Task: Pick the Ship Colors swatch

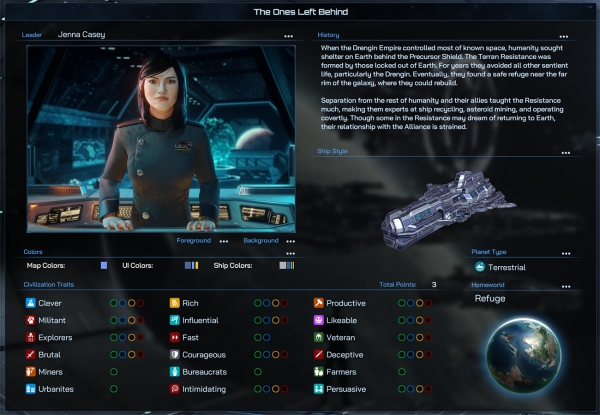Action: tap(287, 265)
